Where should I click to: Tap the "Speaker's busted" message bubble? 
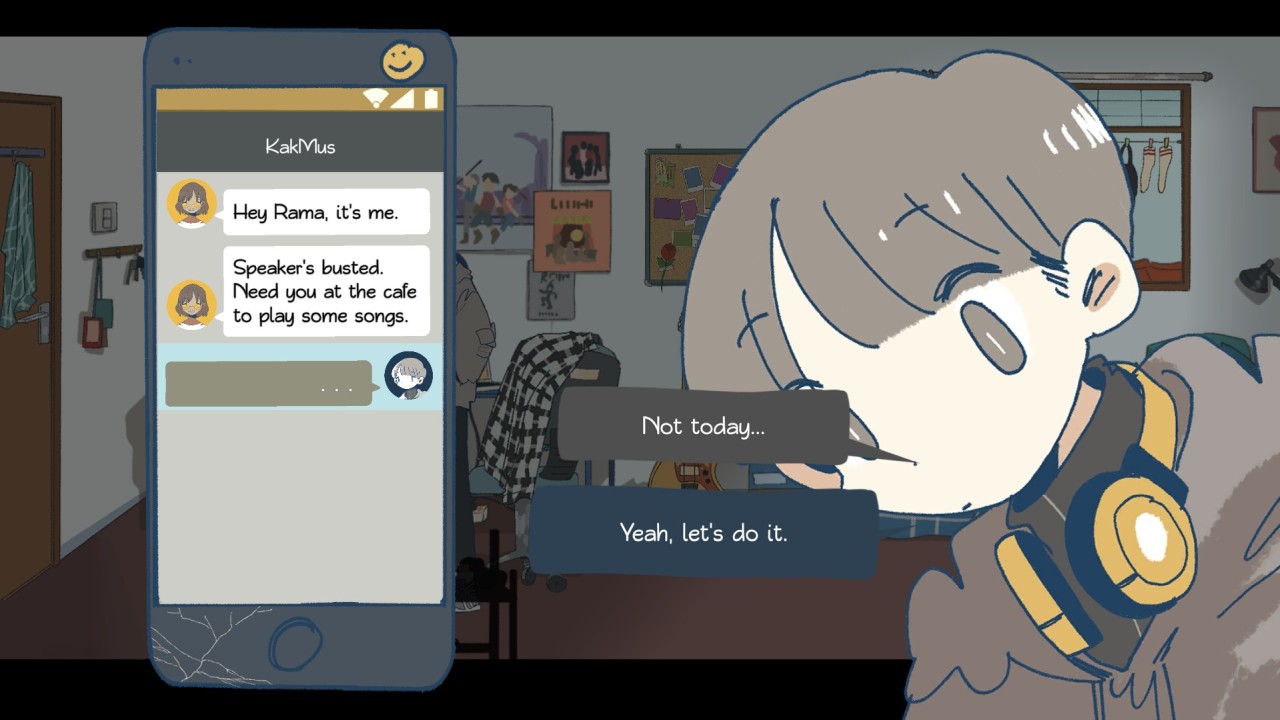[x=326, y=291]
